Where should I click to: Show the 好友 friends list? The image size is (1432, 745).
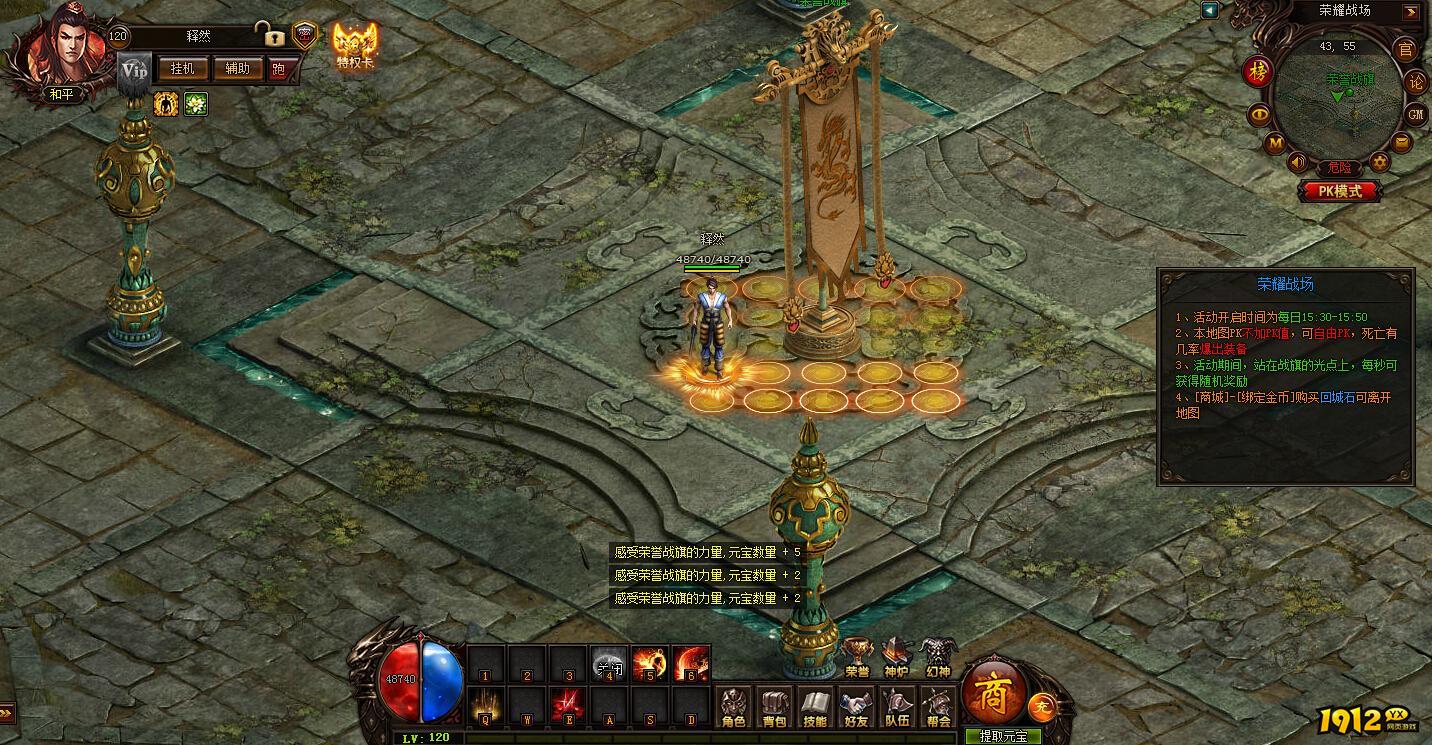pos(857,707)
